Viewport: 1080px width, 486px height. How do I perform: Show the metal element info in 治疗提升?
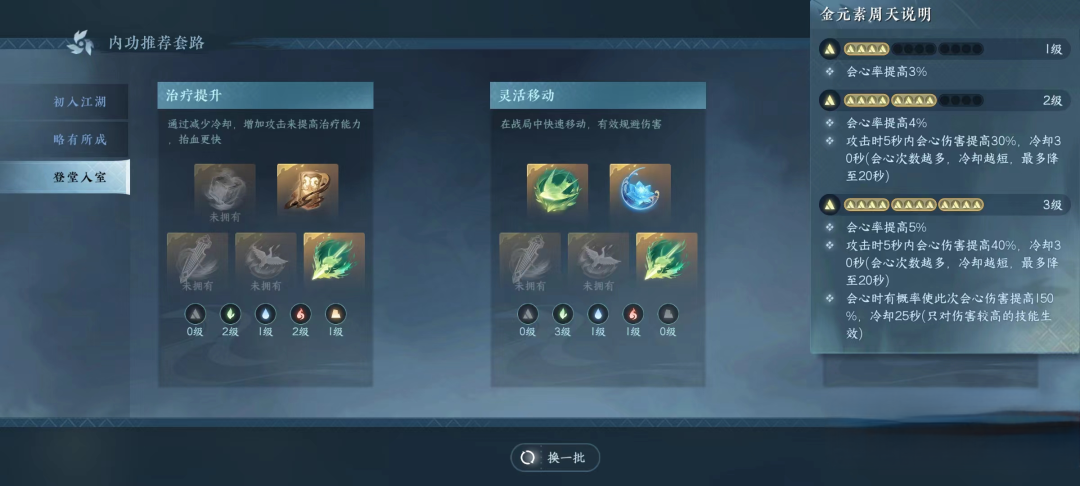[x=197, y=314]
